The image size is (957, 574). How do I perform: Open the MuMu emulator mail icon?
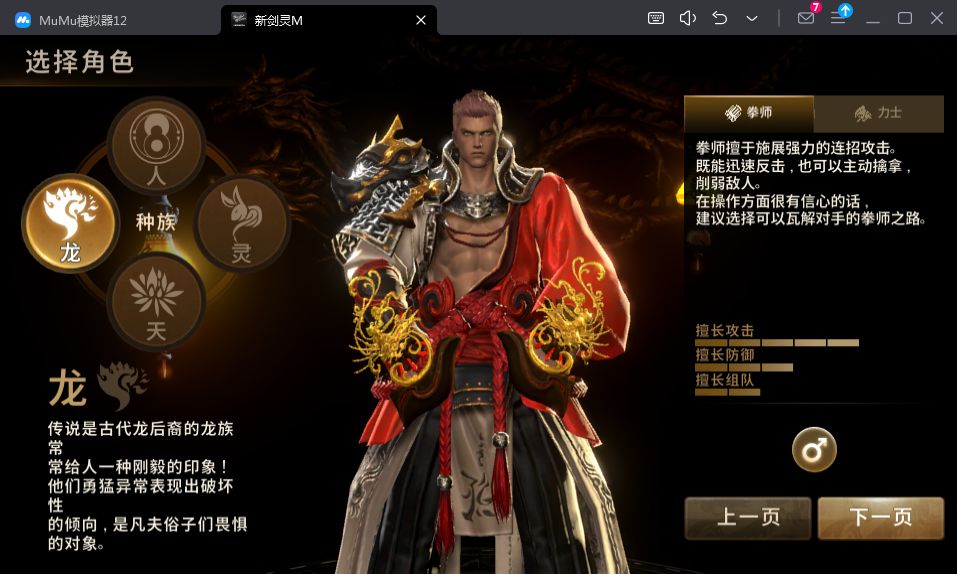(806, 18)
